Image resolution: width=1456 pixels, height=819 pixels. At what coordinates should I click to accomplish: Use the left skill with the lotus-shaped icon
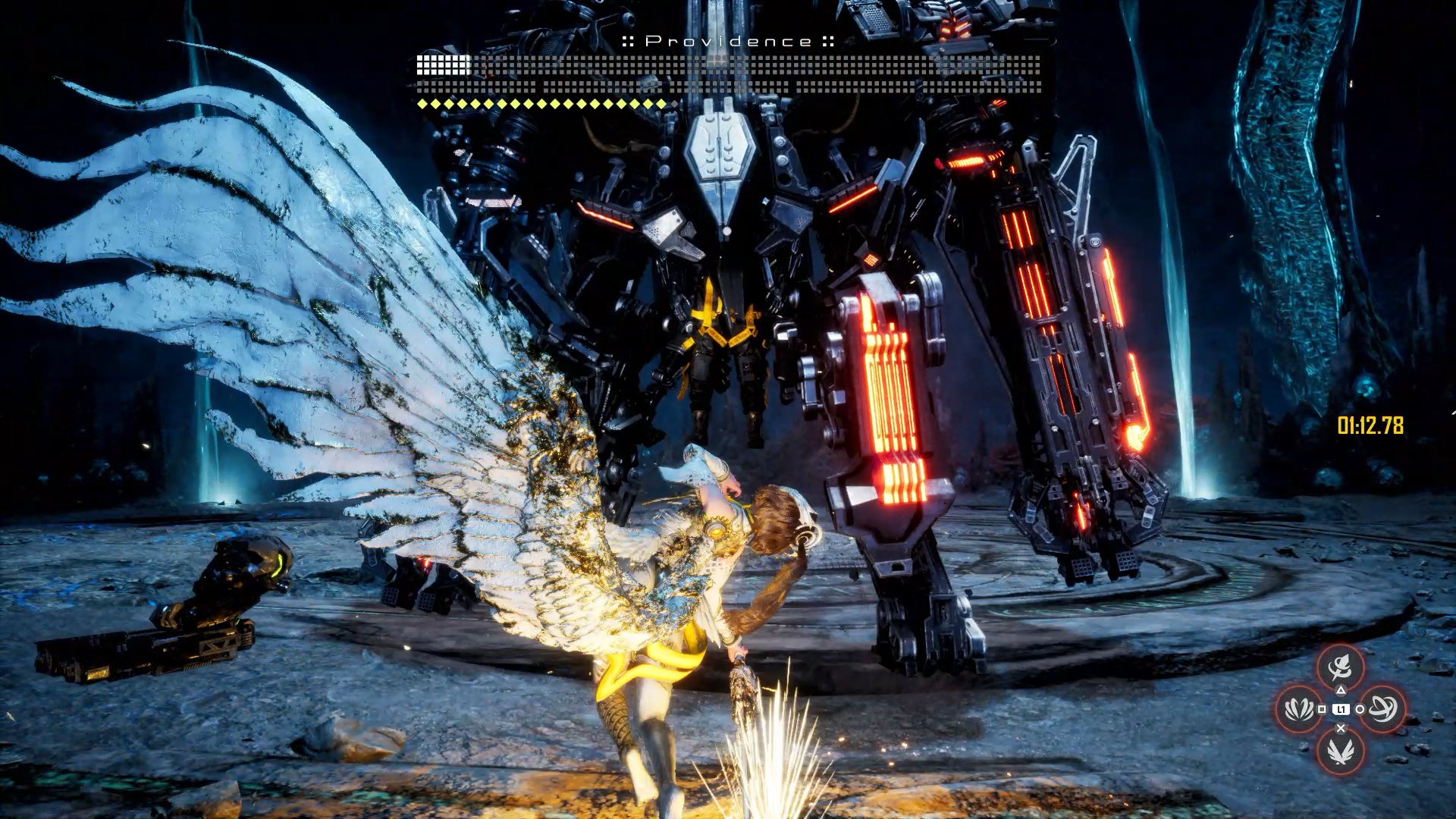(1299, 709)
